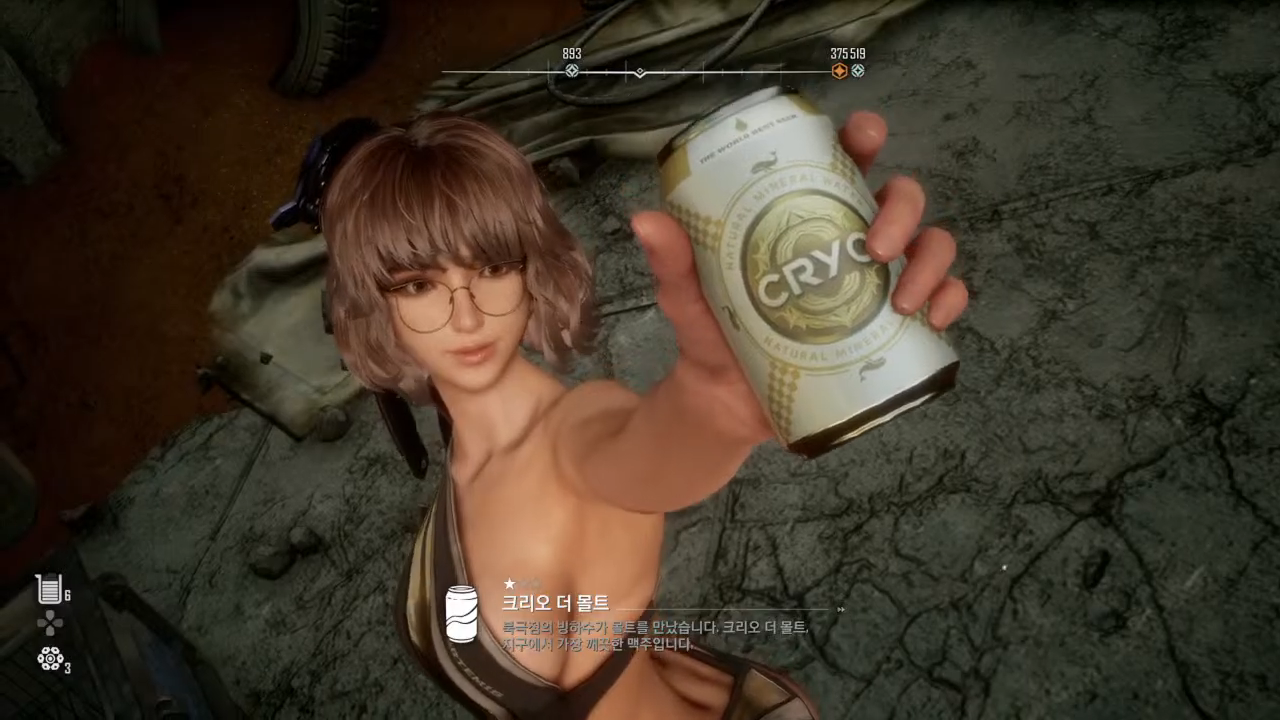Select the orange hexagon compass marker
The height and width of the screenshot is (720, 1280).
(839, 71)
